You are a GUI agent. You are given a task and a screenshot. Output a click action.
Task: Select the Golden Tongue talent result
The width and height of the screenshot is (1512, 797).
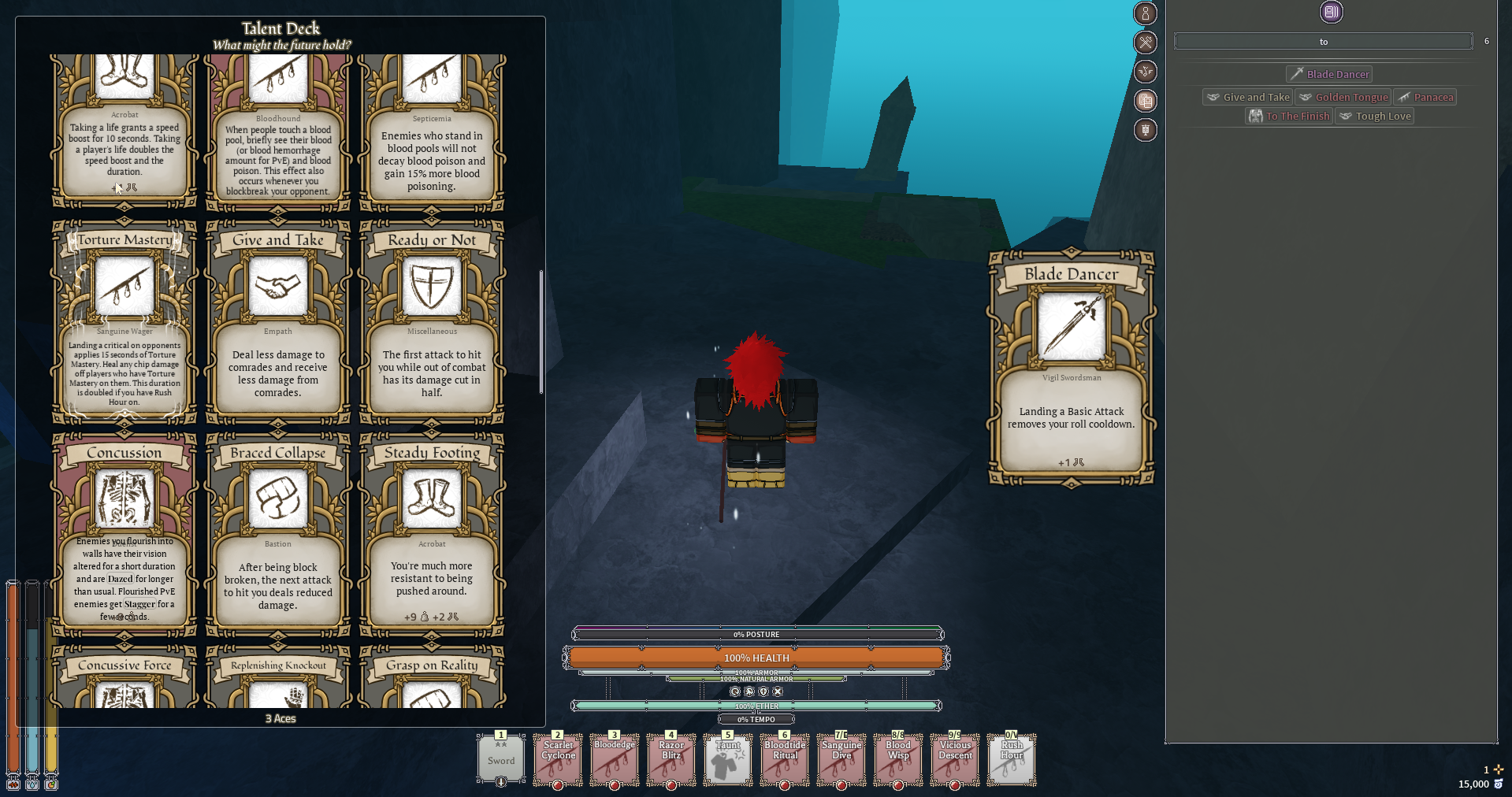1343,97
